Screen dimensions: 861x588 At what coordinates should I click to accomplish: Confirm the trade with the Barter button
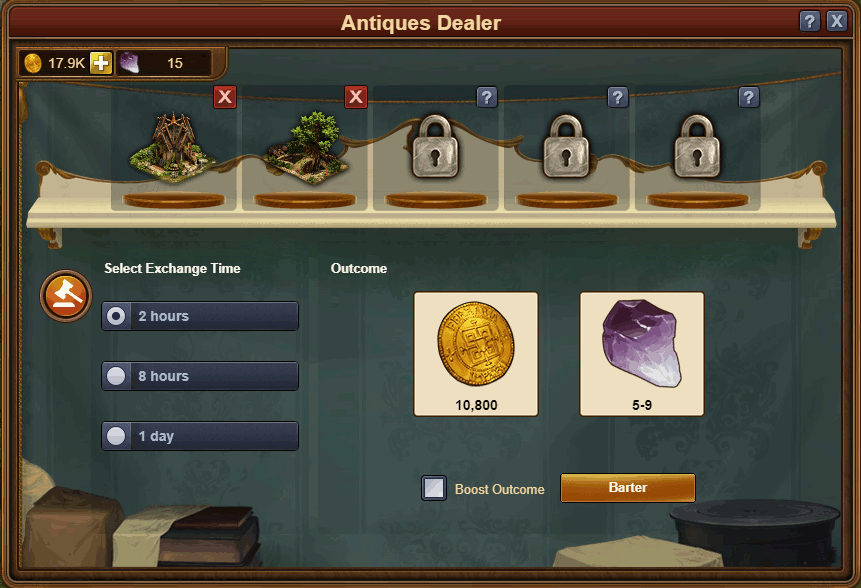click(x=627, y=488)
